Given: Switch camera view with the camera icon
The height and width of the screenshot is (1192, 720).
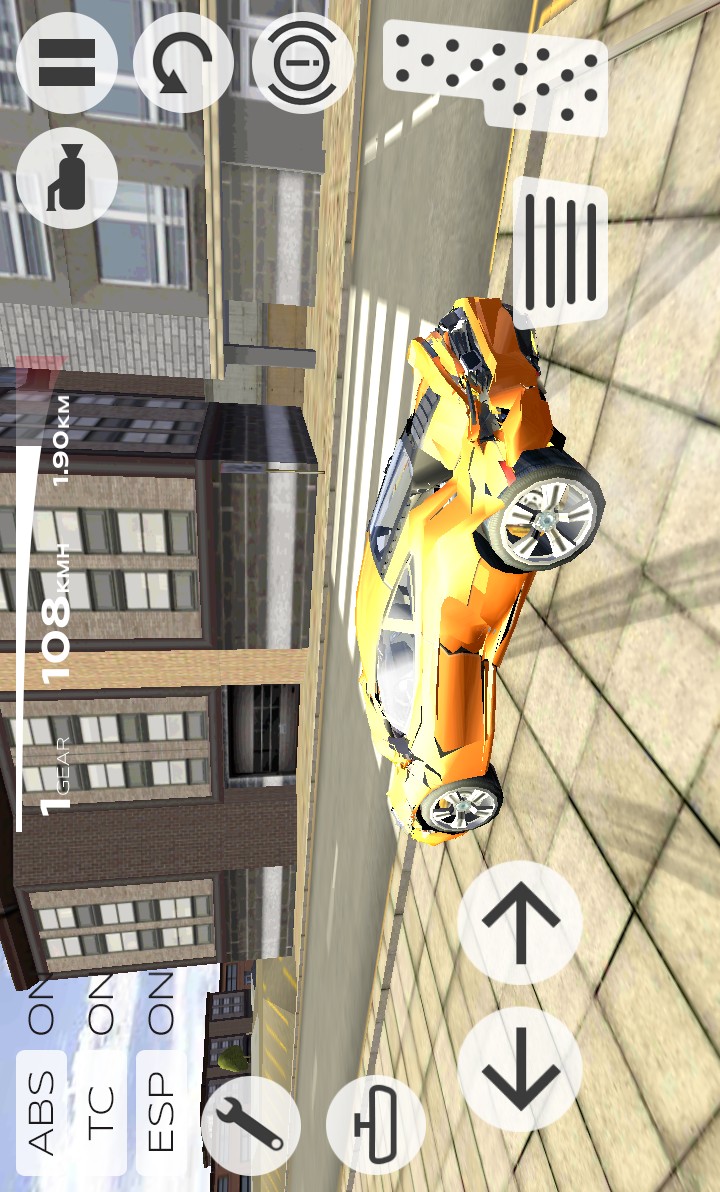Looking at the screenshot, I should pyautogui.click(x=66, y=179).
